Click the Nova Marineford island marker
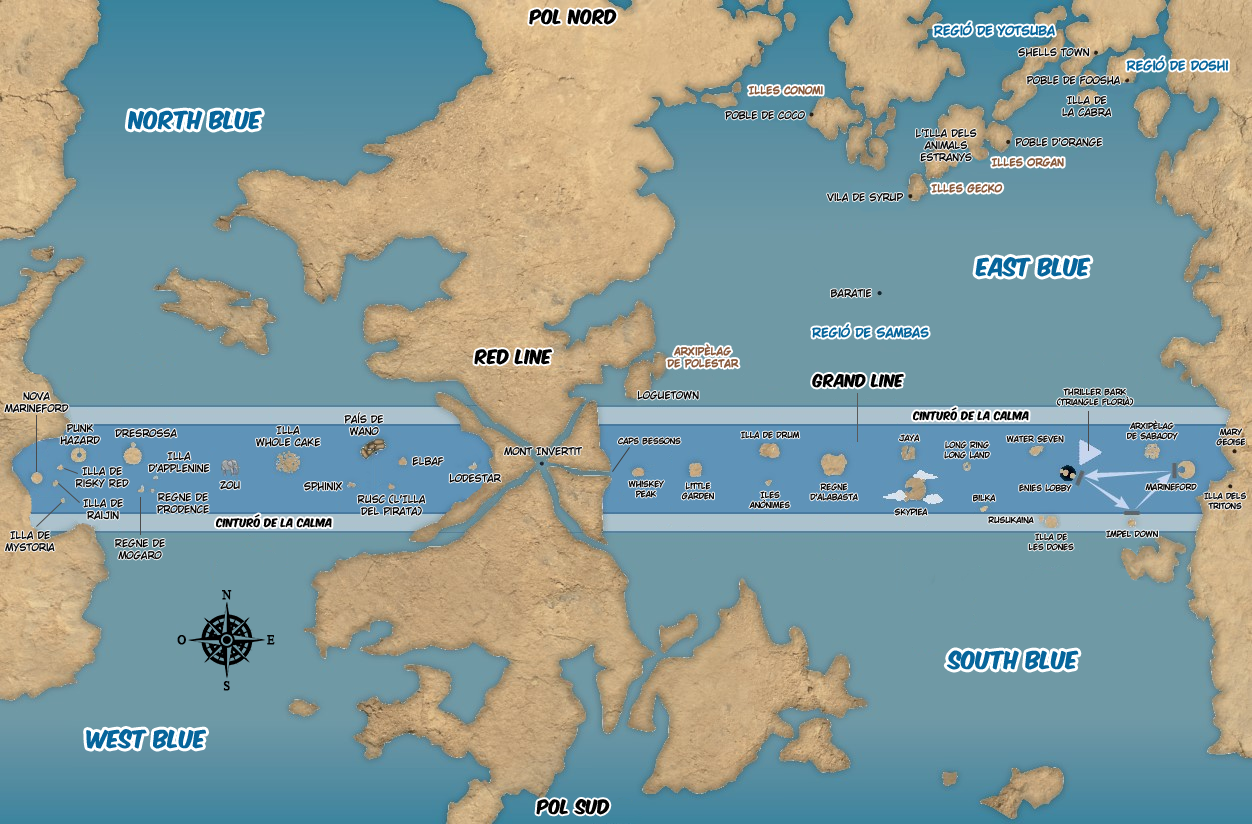 37,478
